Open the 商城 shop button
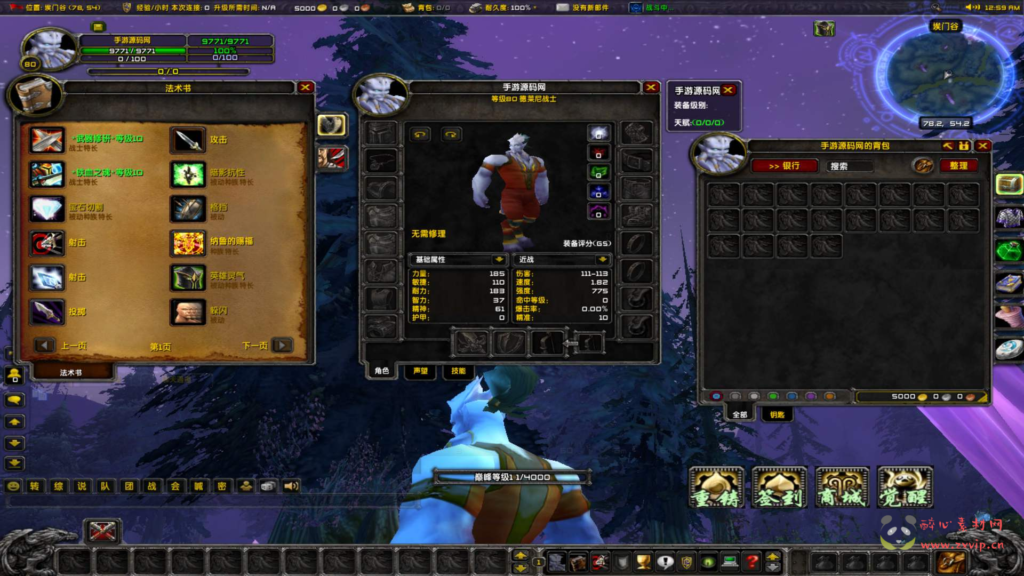This screenshot has width=1024, height=576. pyautogui.click(x=842, y=486)
